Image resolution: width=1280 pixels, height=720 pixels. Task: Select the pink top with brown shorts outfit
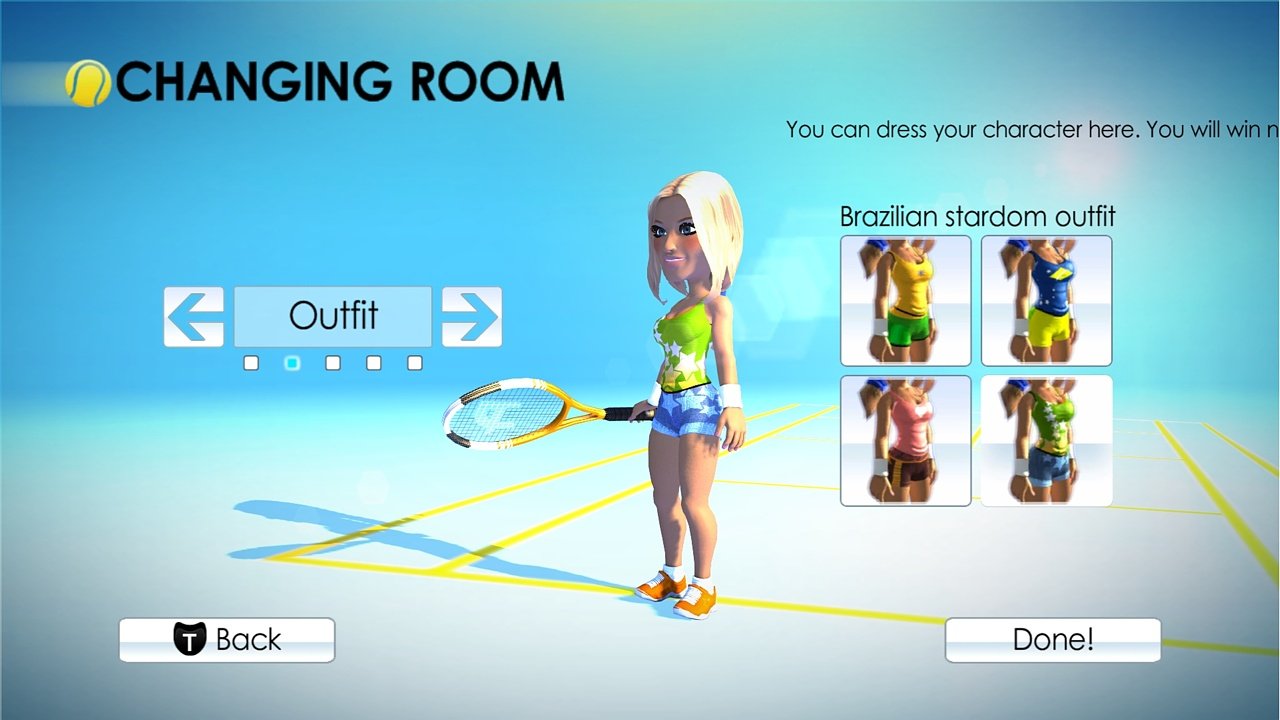click(904, 440)
